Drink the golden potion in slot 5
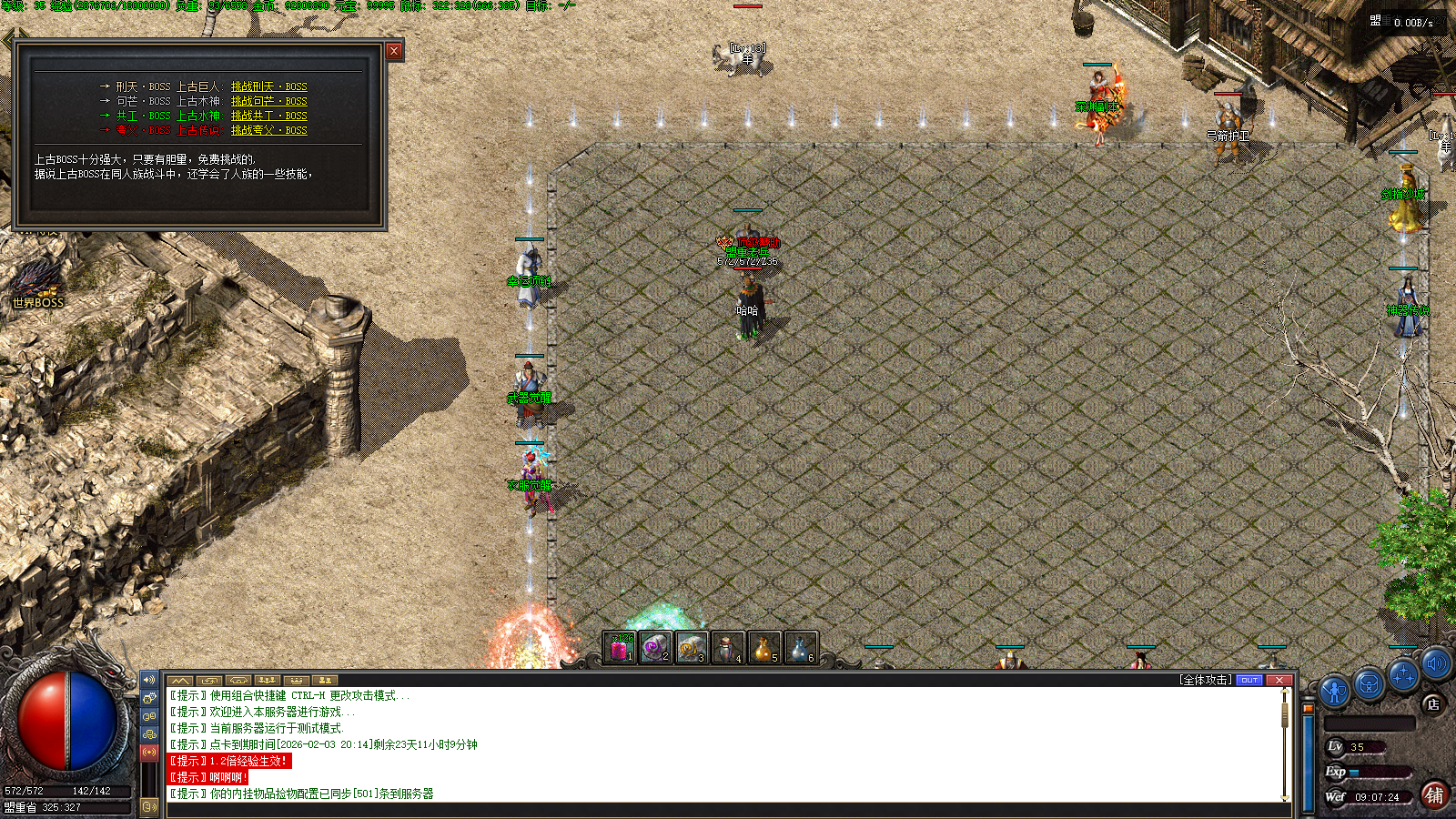The image size is (1456, 819). pos(763,648)
